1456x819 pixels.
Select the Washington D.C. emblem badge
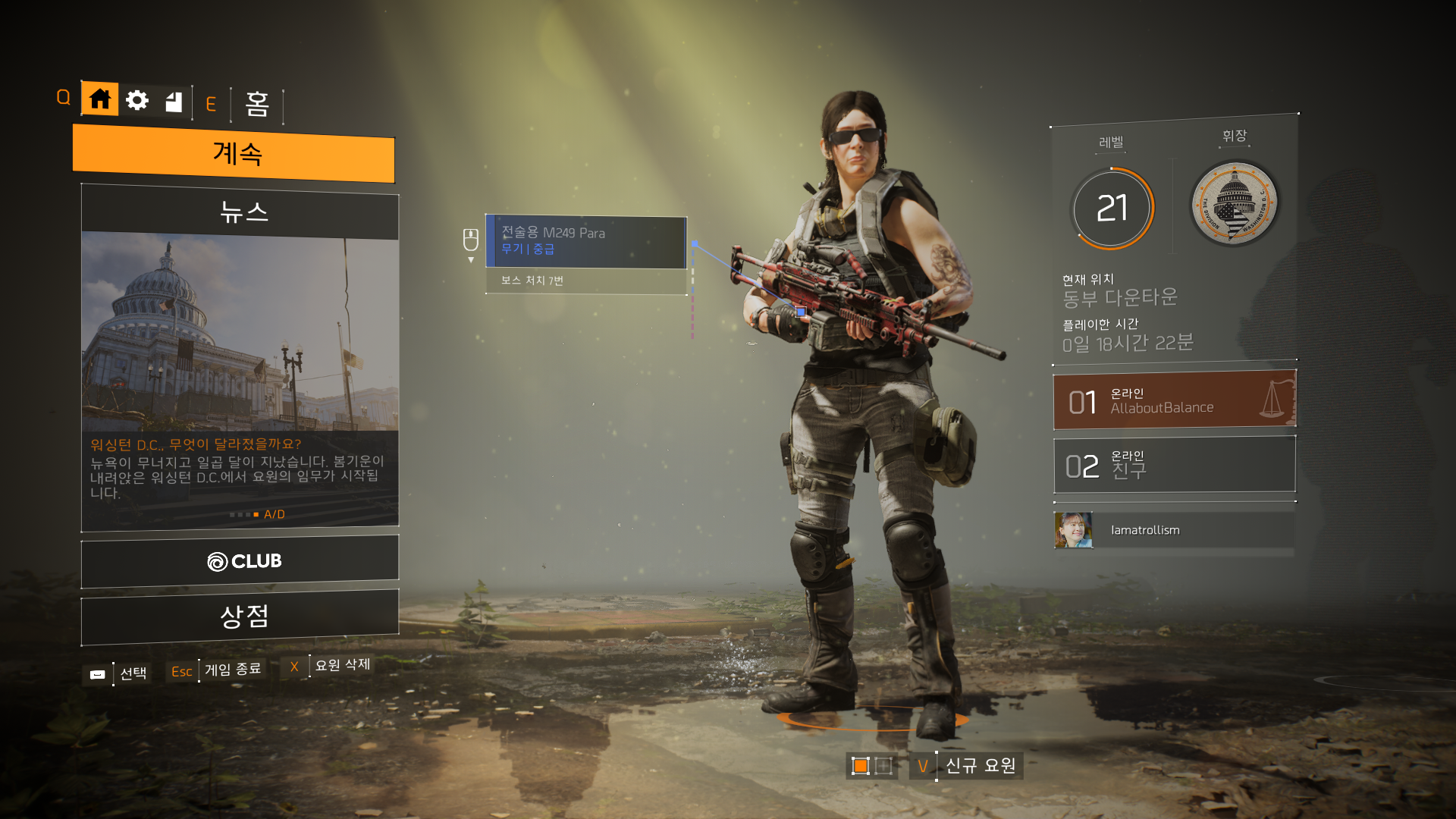1234,203
